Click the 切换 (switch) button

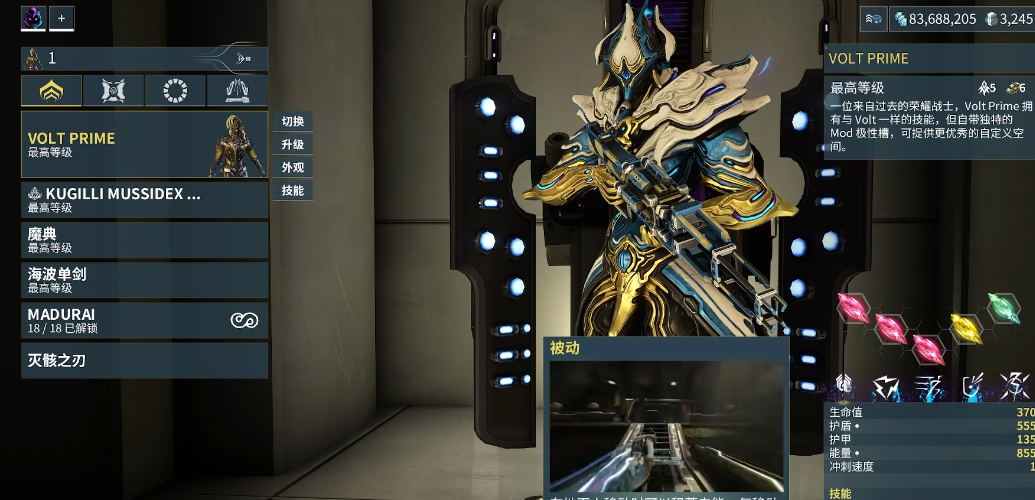point(293,122)
